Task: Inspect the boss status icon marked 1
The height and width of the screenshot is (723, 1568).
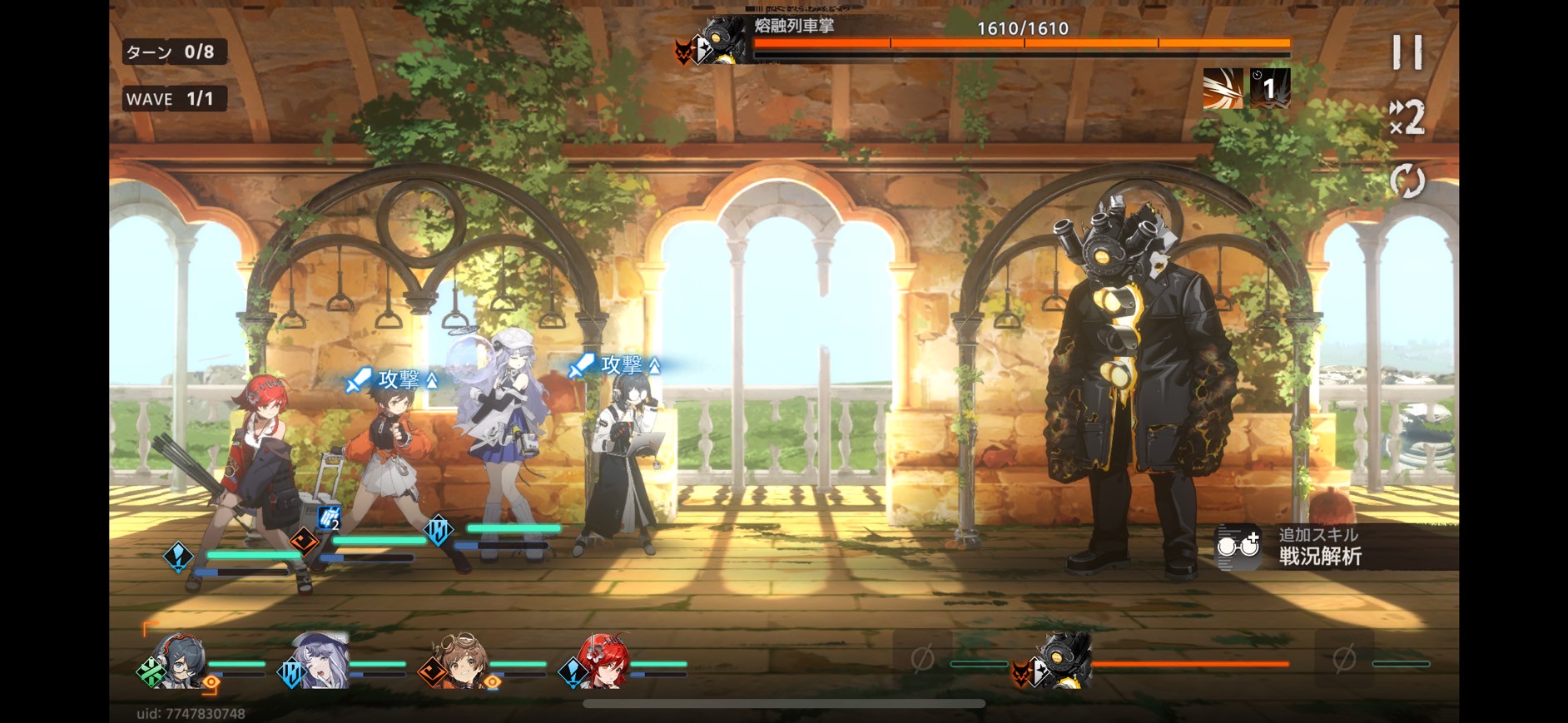Action: pyautogui.click(x=1270, y=88)
